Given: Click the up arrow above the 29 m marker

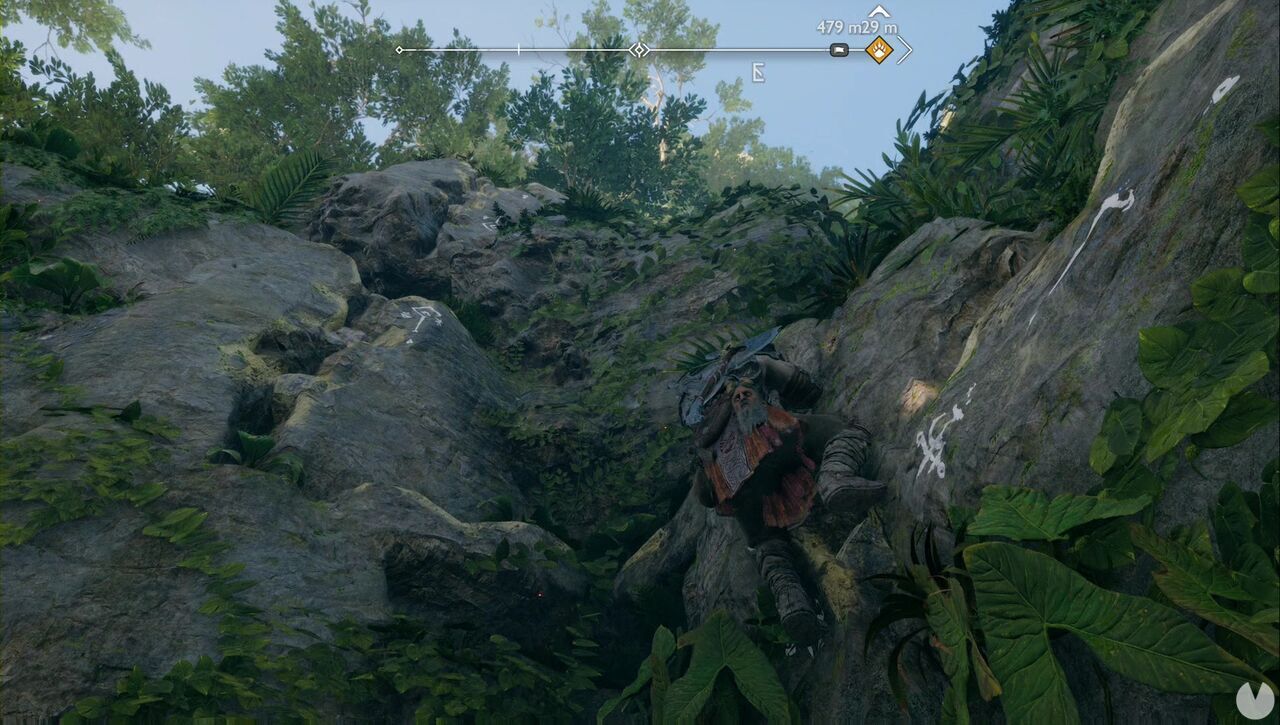Looking at the screenshot, I should (x=879, y=12).
